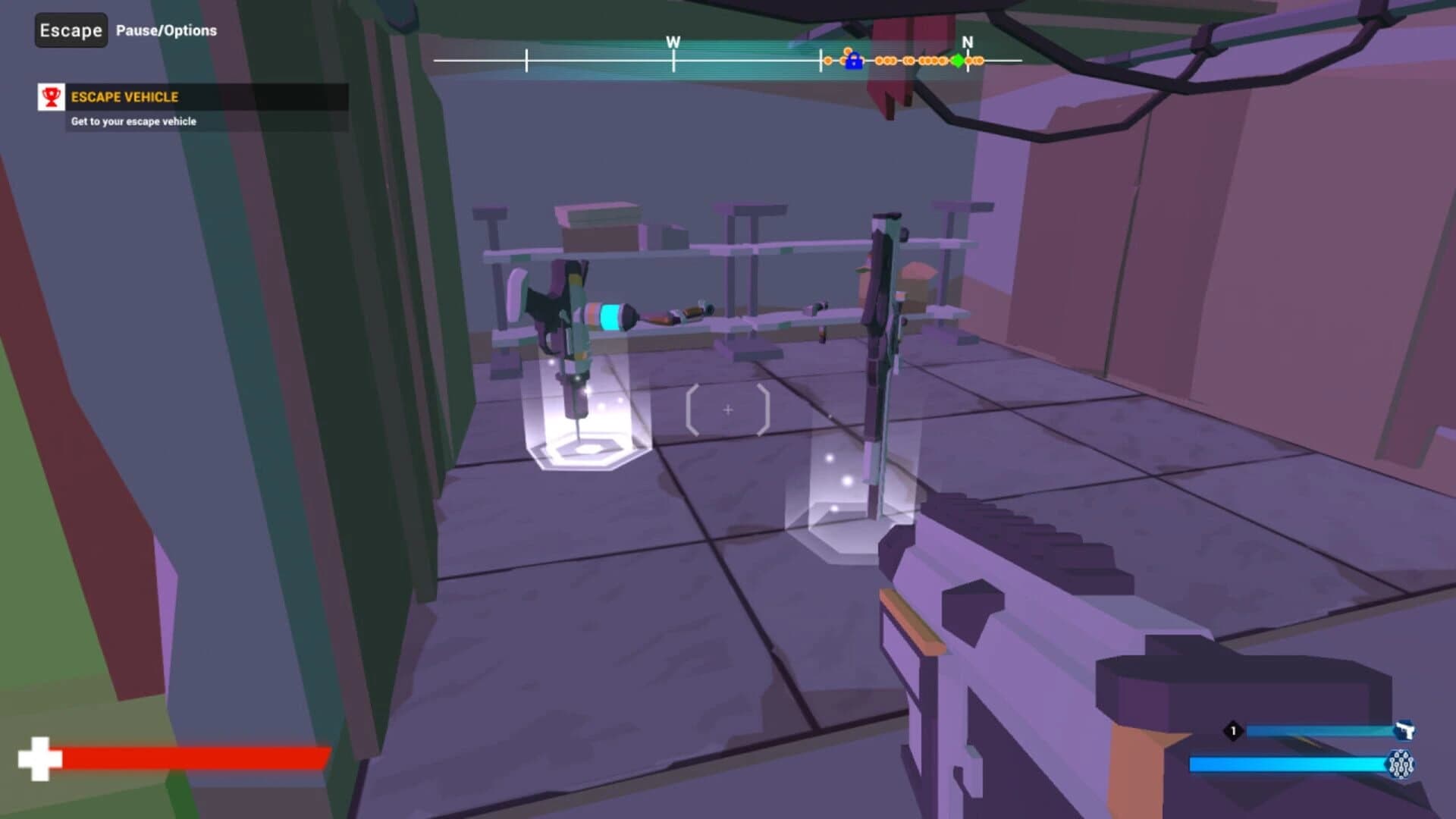Click the crosshair reticle at screen center
The height and width of the screenshot is (819, 1456).
(x=728, y=409)
